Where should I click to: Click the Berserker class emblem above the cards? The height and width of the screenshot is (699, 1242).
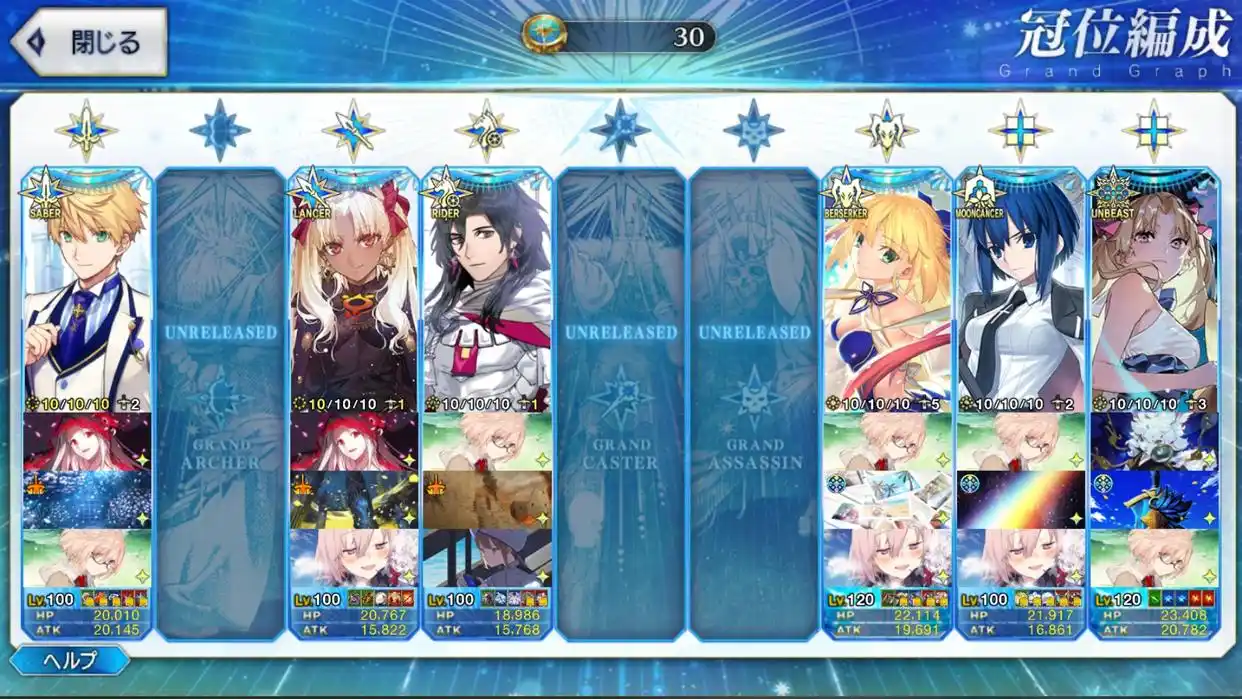[886, 130]
